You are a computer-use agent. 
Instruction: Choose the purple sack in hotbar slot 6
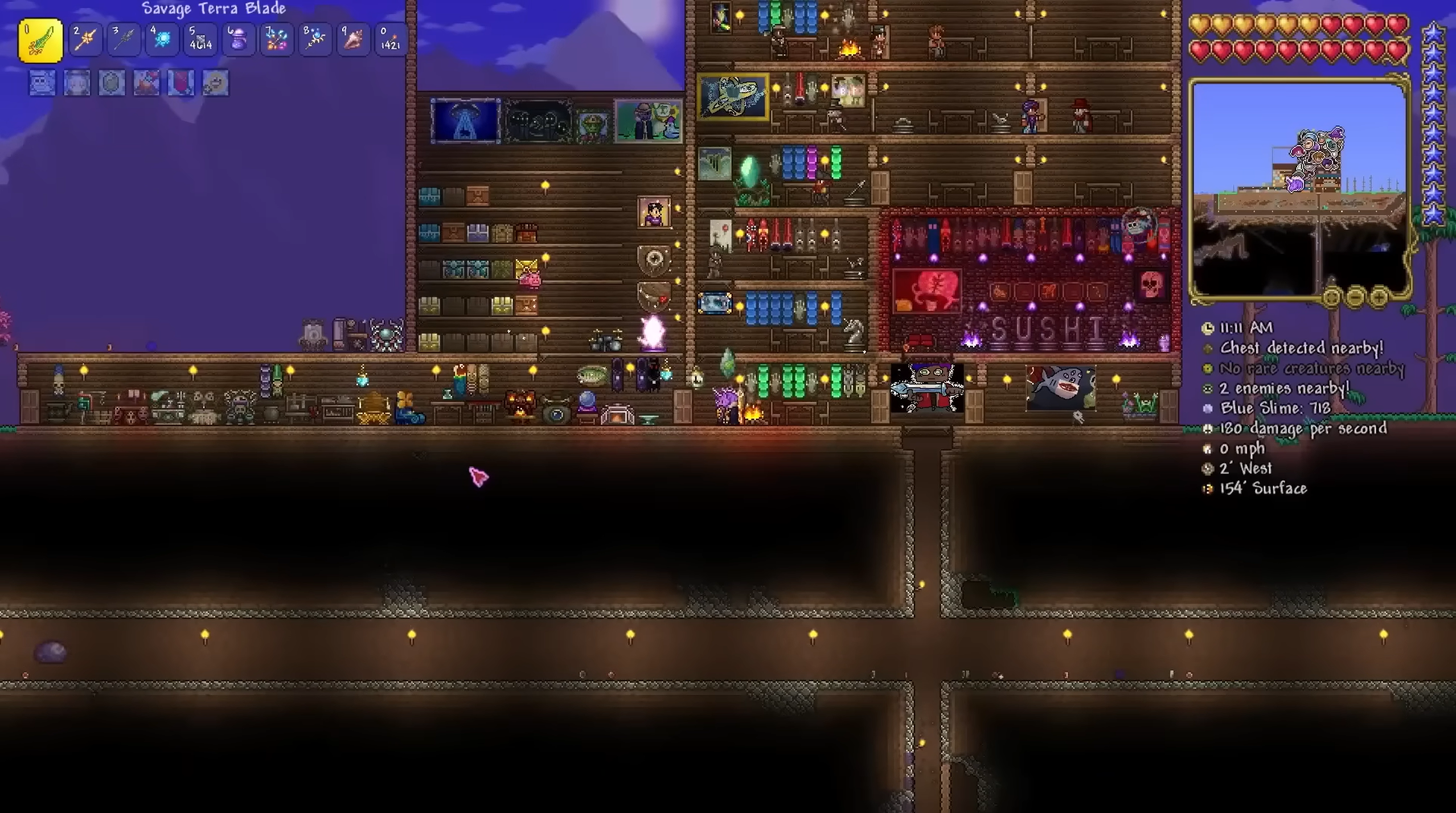pyautogui.click(x=239, y=40)
